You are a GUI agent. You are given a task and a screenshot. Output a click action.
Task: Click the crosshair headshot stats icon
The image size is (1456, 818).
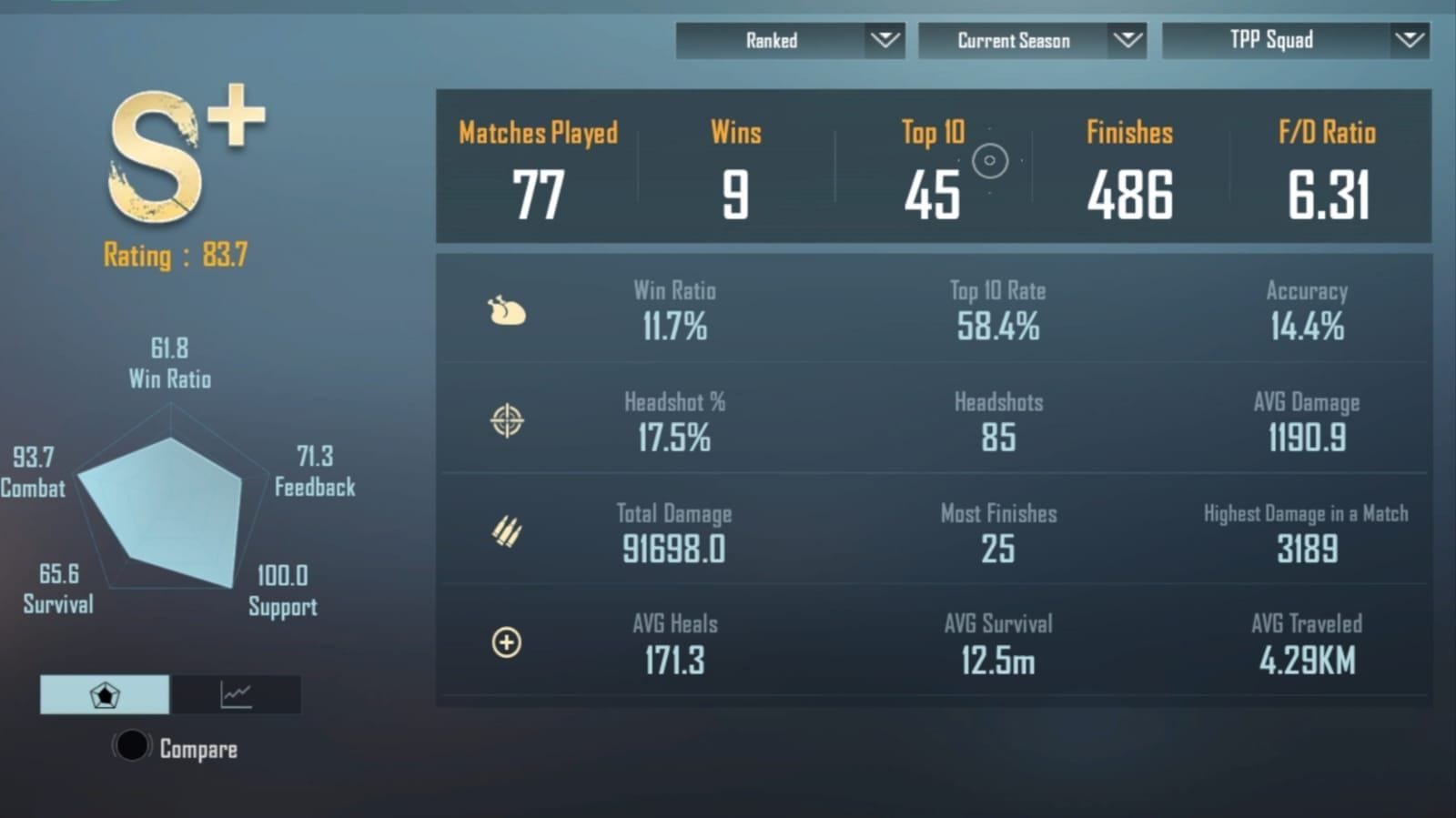click(x=507, y=420)
